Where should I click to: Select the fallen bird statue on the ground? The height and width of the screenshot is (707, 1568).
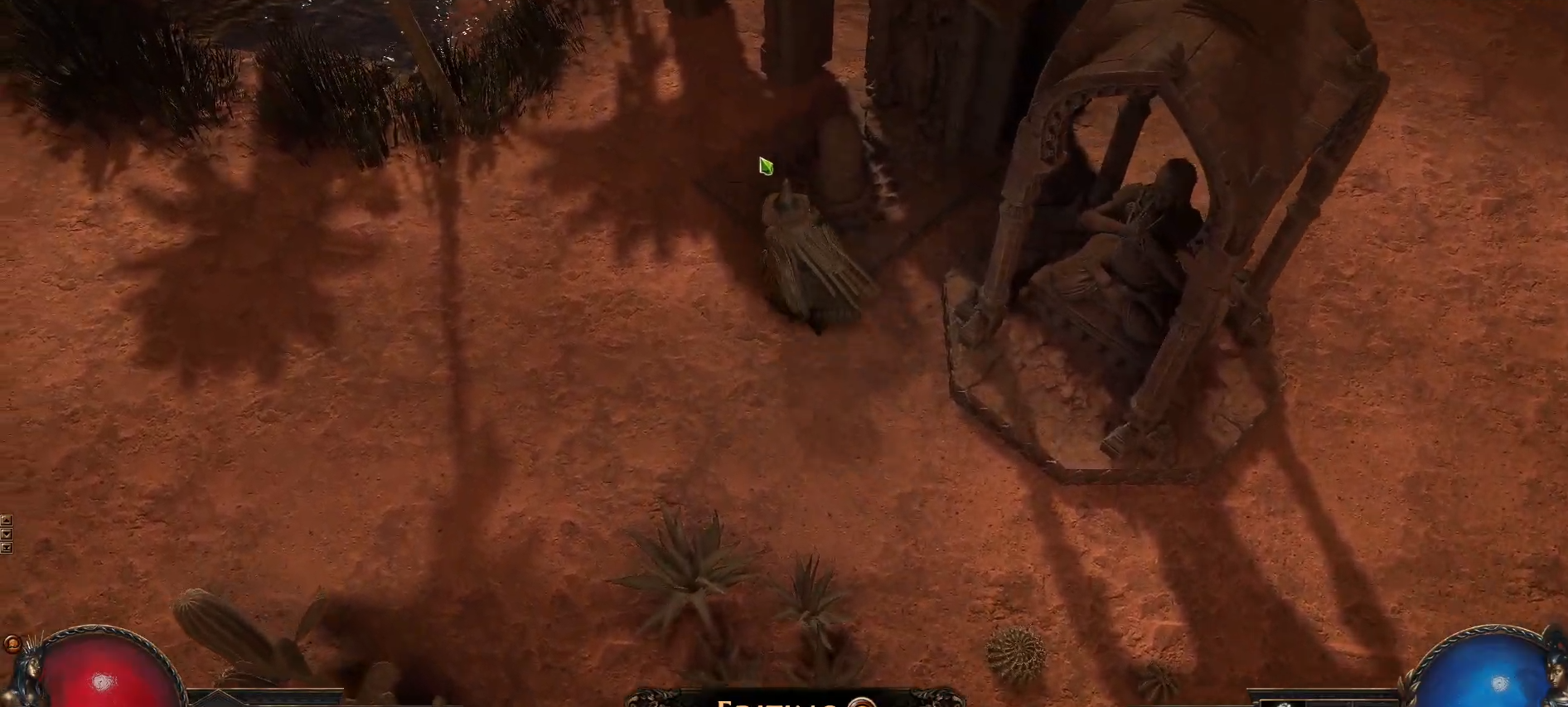point(812,257)
